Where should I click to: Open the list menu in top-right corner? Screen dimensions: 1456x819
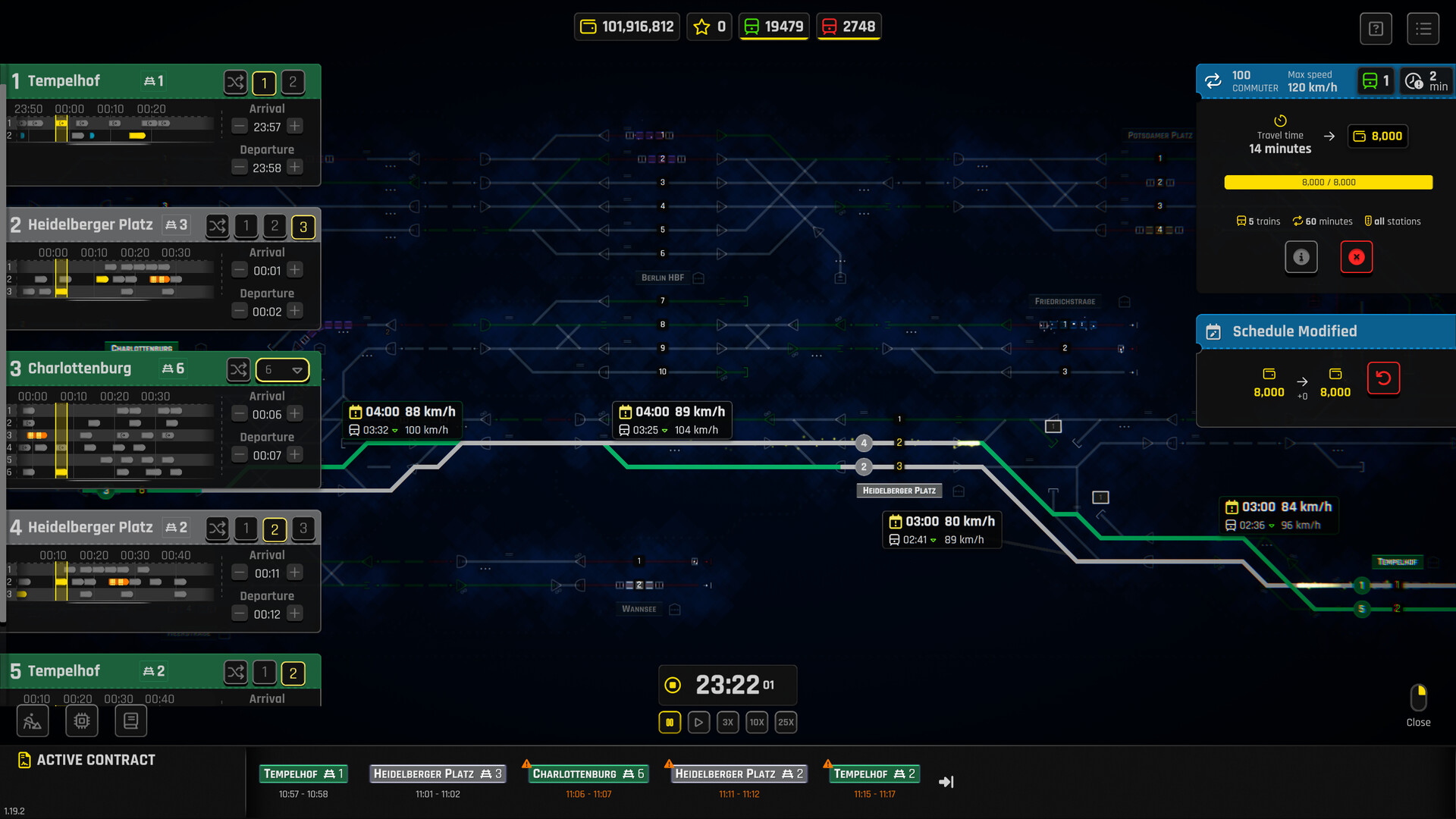pyautogui.click(x=1423, y=29)
